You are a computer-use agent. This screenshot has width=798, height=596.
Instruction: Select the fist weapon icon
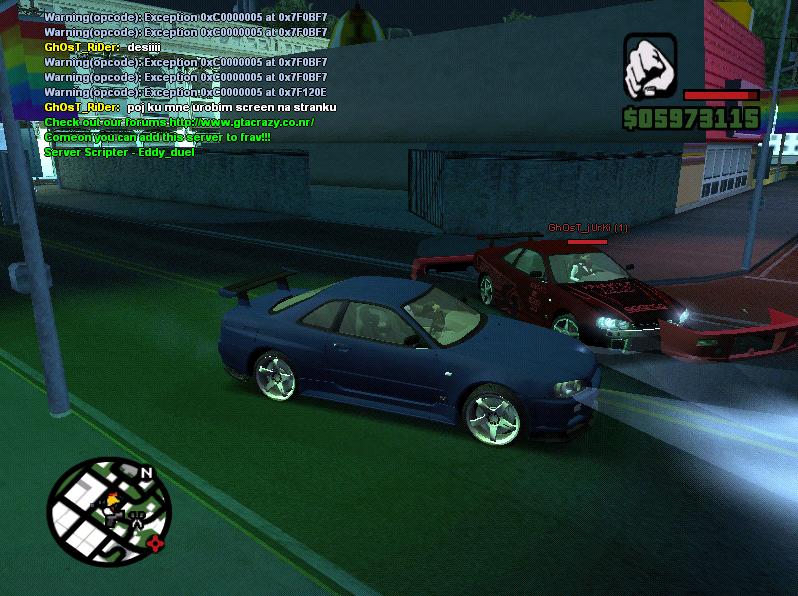tap(650, 66)
